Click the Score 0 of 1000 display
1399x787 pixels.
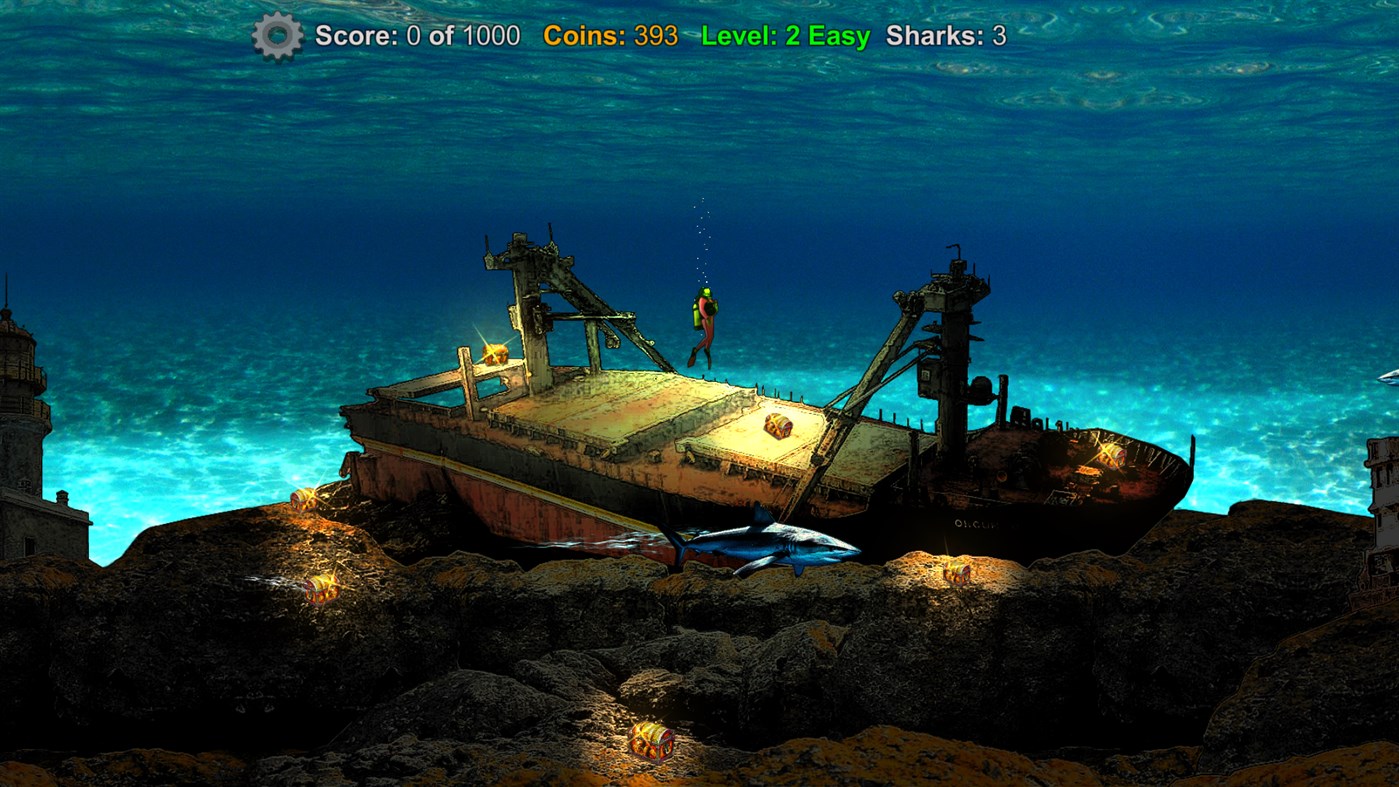click(417, 36)
